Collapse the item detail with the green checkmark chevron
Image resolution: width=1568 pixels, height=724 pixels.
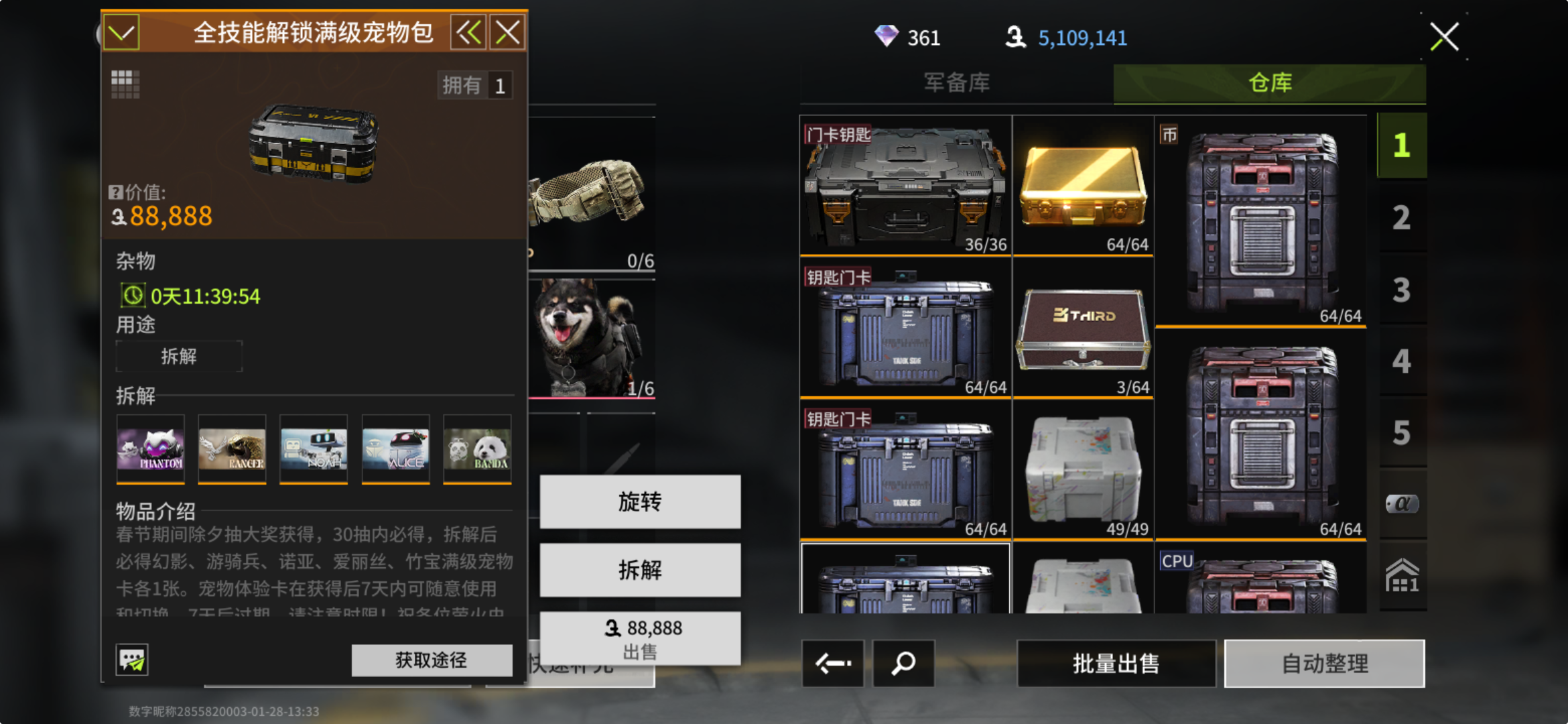123,32
